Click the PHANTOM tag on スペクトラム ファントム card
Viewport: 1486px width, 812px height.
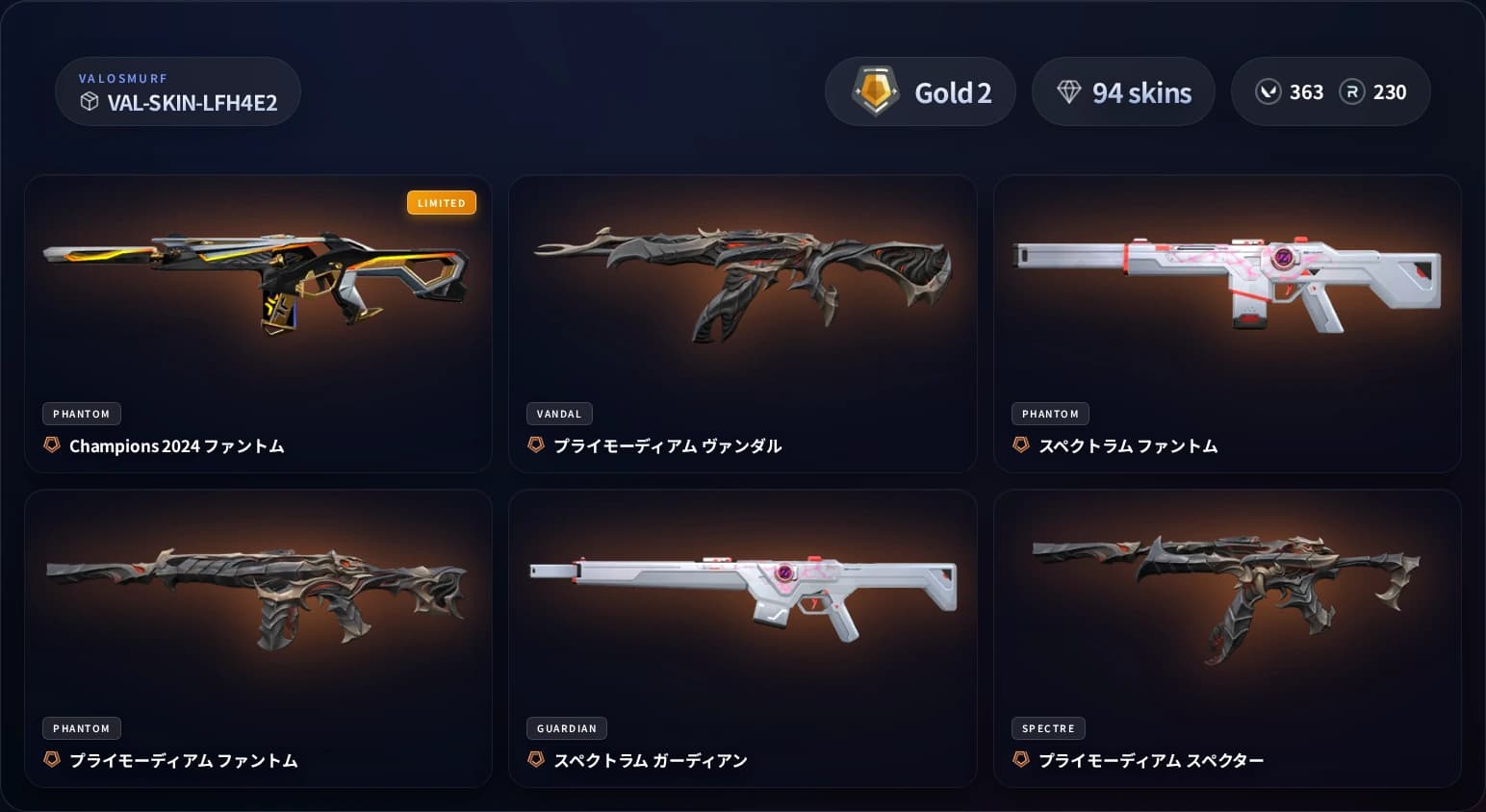tap(1050, 414)
